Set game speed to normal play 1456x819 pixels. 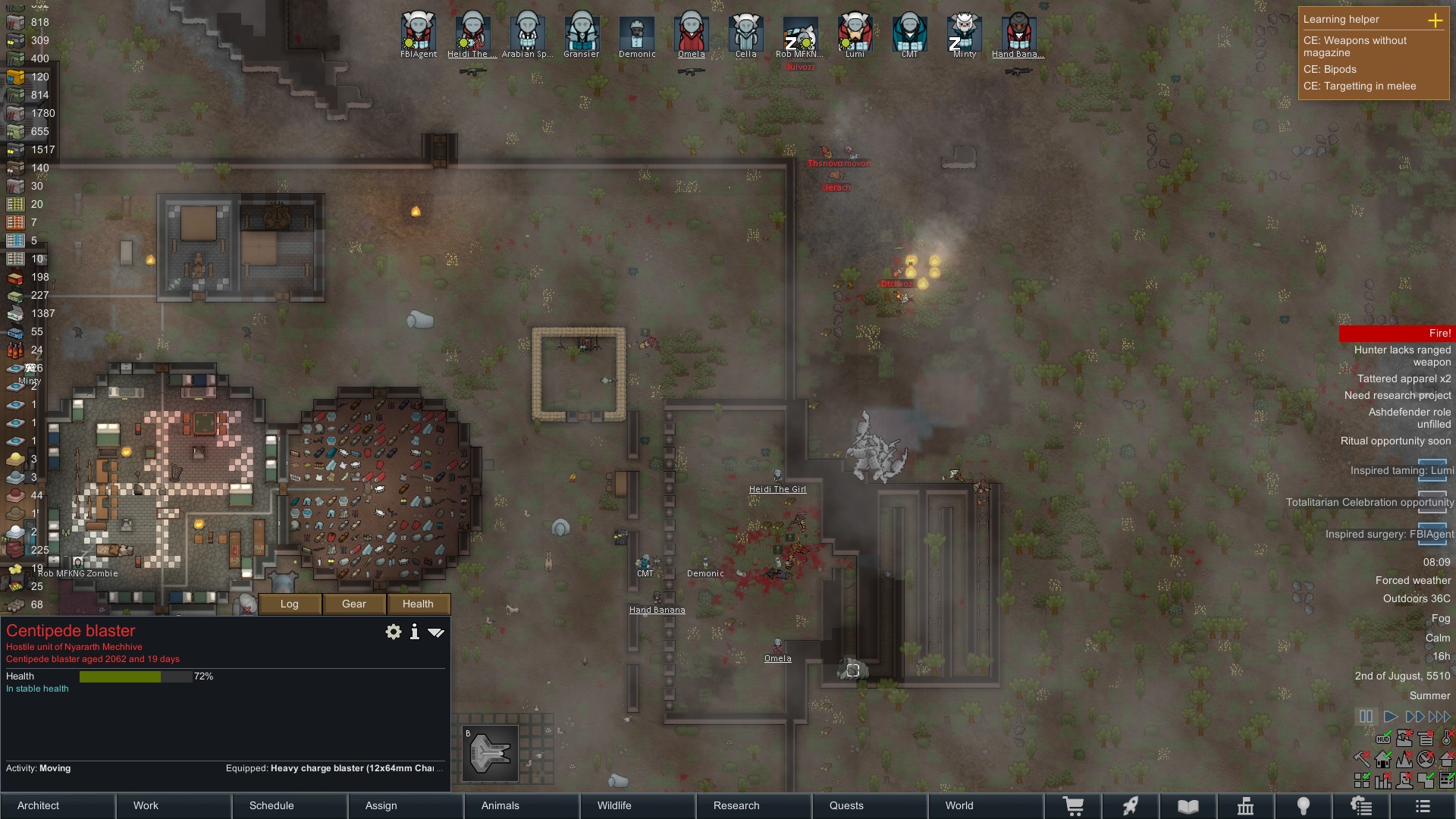[1390, 717]
